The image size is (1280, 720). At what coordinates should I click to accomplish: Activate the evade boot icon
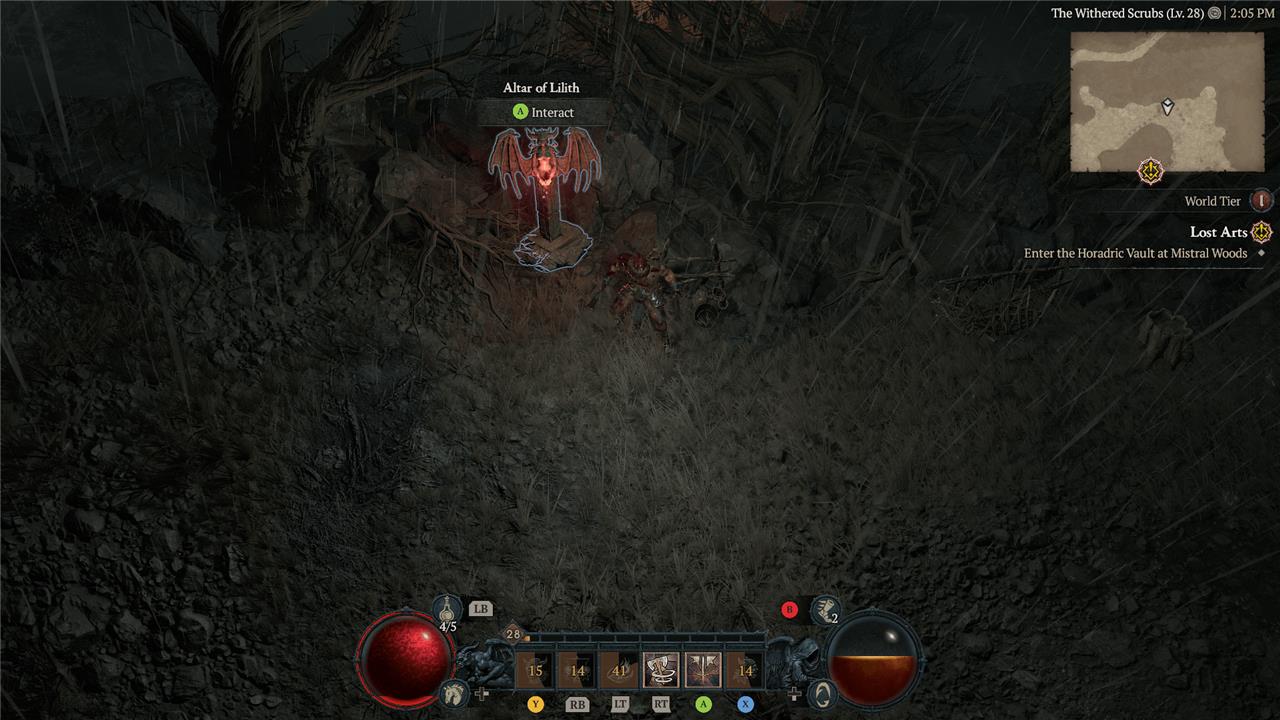click(824, 608)
